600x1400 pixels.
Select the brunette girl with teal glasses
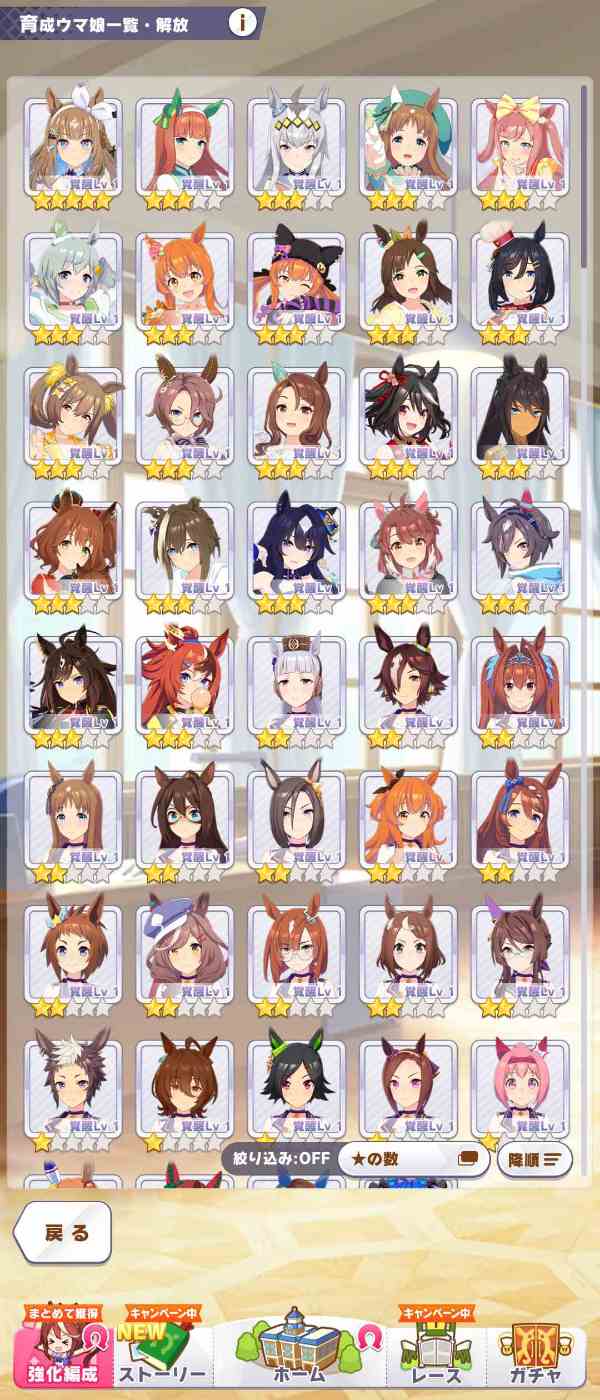184,822
